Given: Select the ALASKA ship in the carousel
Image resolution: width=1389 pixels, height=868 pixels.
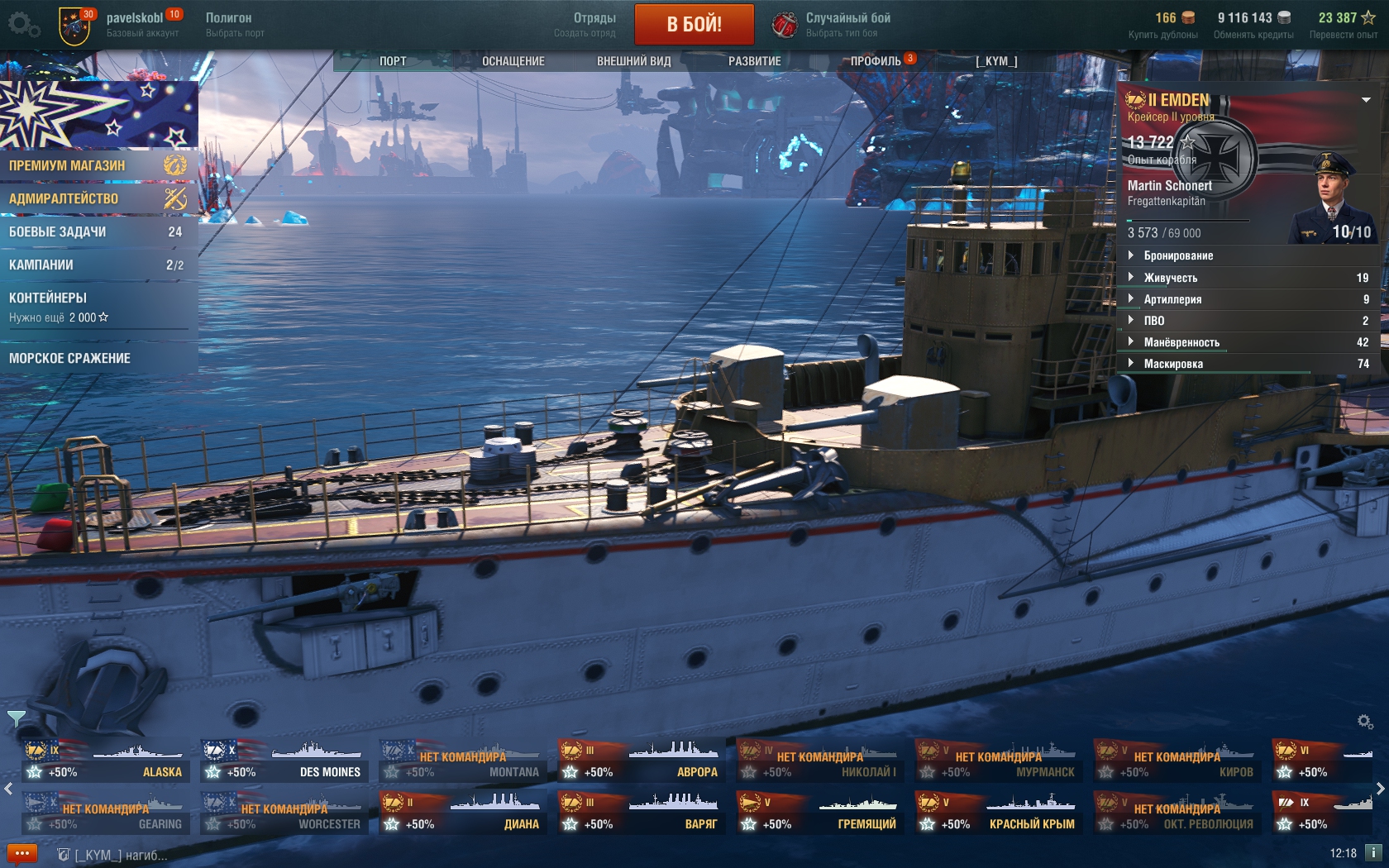Looking at the screenshot, I should (106, 761).
